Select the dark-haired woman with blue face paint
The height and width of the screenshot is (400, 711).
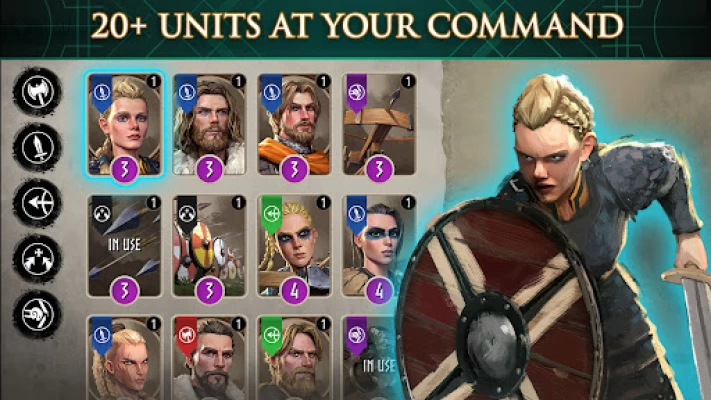coord(378,245)
